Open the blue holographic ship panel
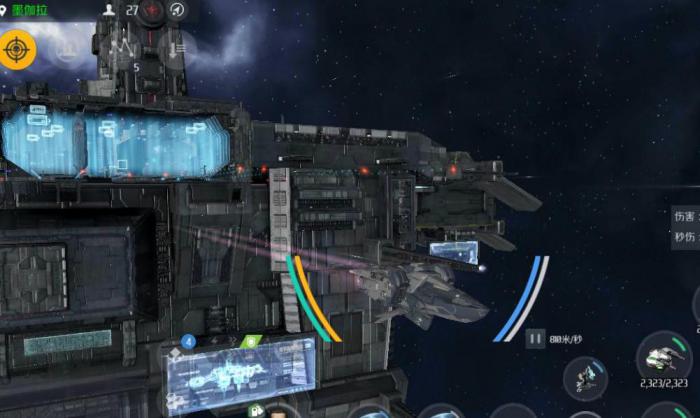The width and height of the screenshot is (700, 418). coord(240,376)
